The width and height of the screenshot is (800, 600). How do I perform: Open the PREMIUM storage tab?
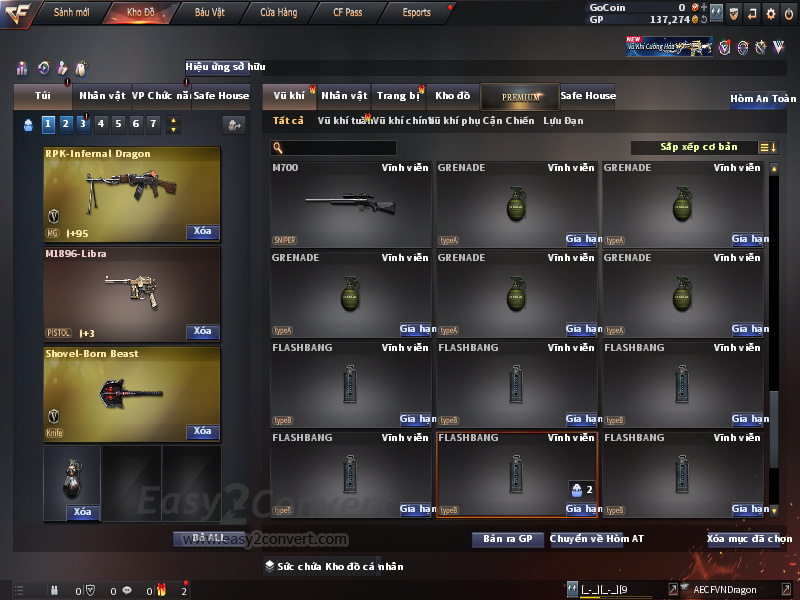pyautogui.click(x=520, y=96)
